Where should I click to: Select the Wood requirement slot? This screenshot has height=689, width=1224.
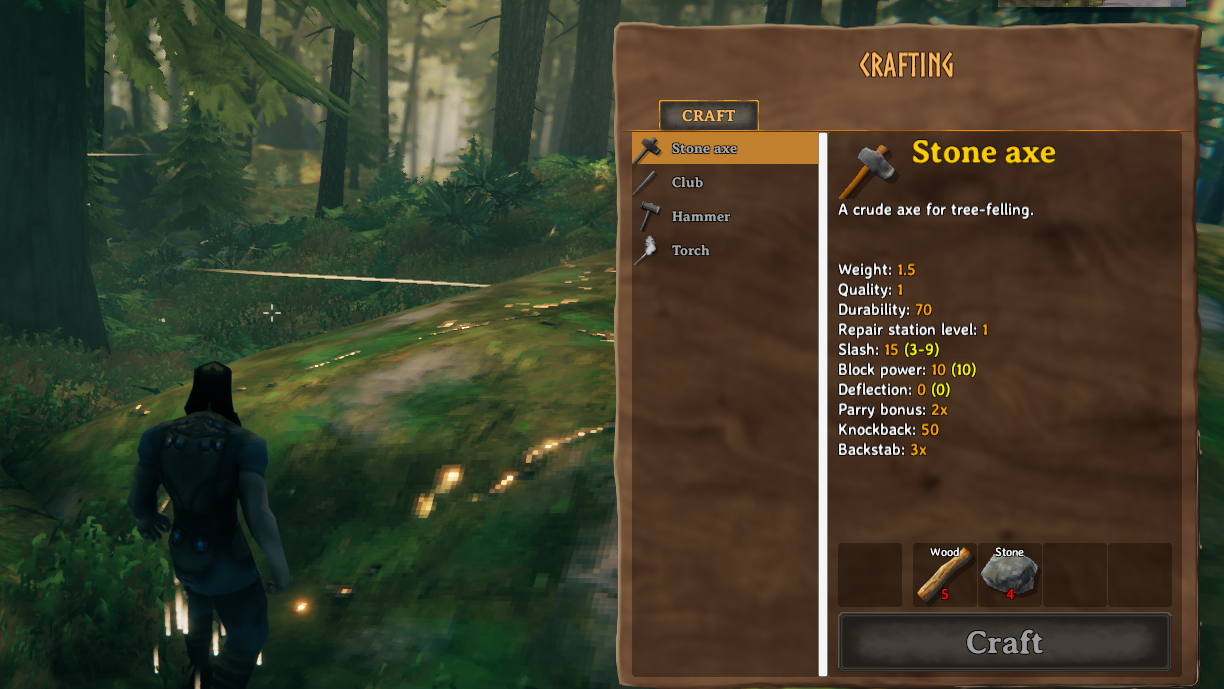(x=945, y=575)
